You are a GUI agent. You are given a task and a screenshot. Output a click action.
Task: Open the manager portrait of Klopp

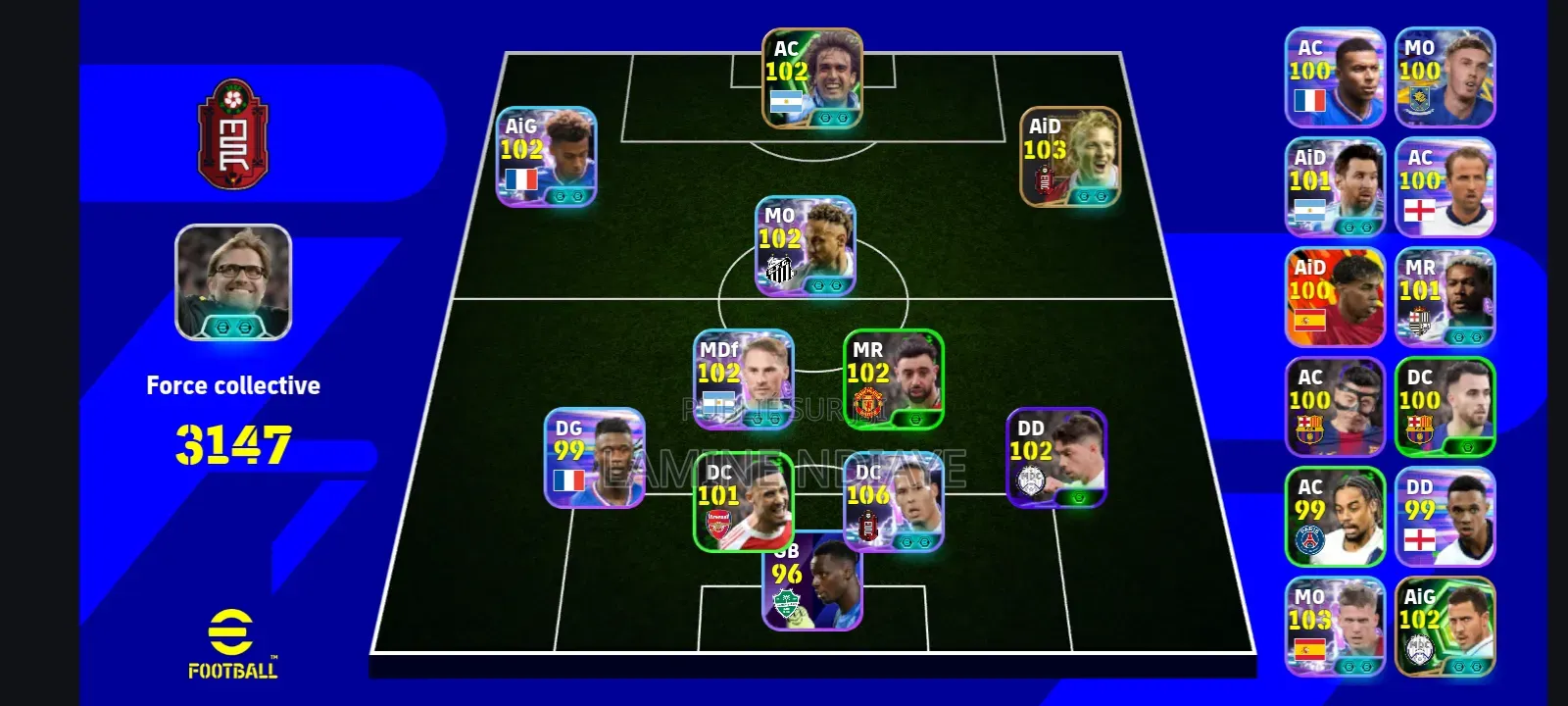232,284
